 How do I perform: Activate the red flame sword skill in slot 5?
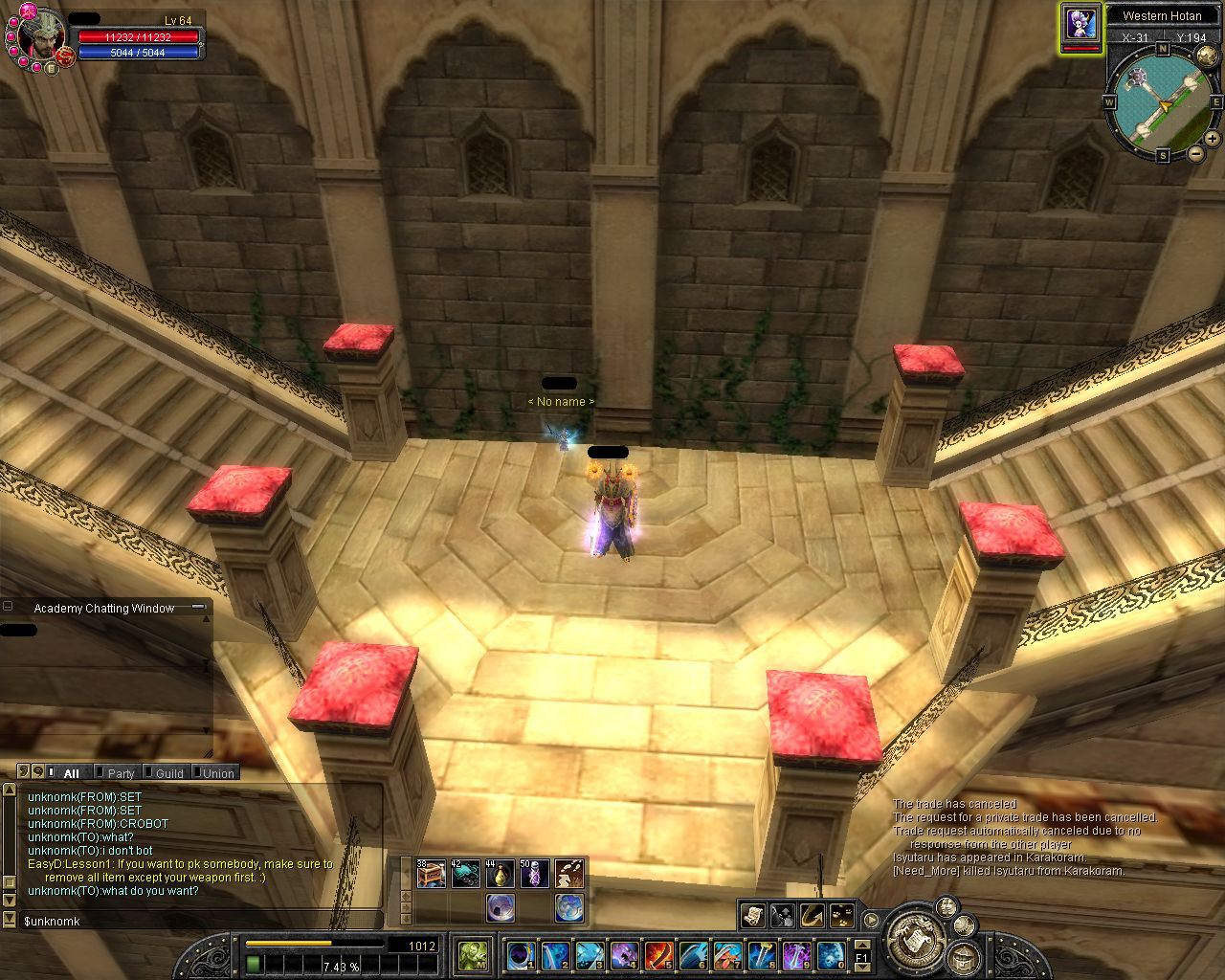pyautogui.click(x=658, y=954)
